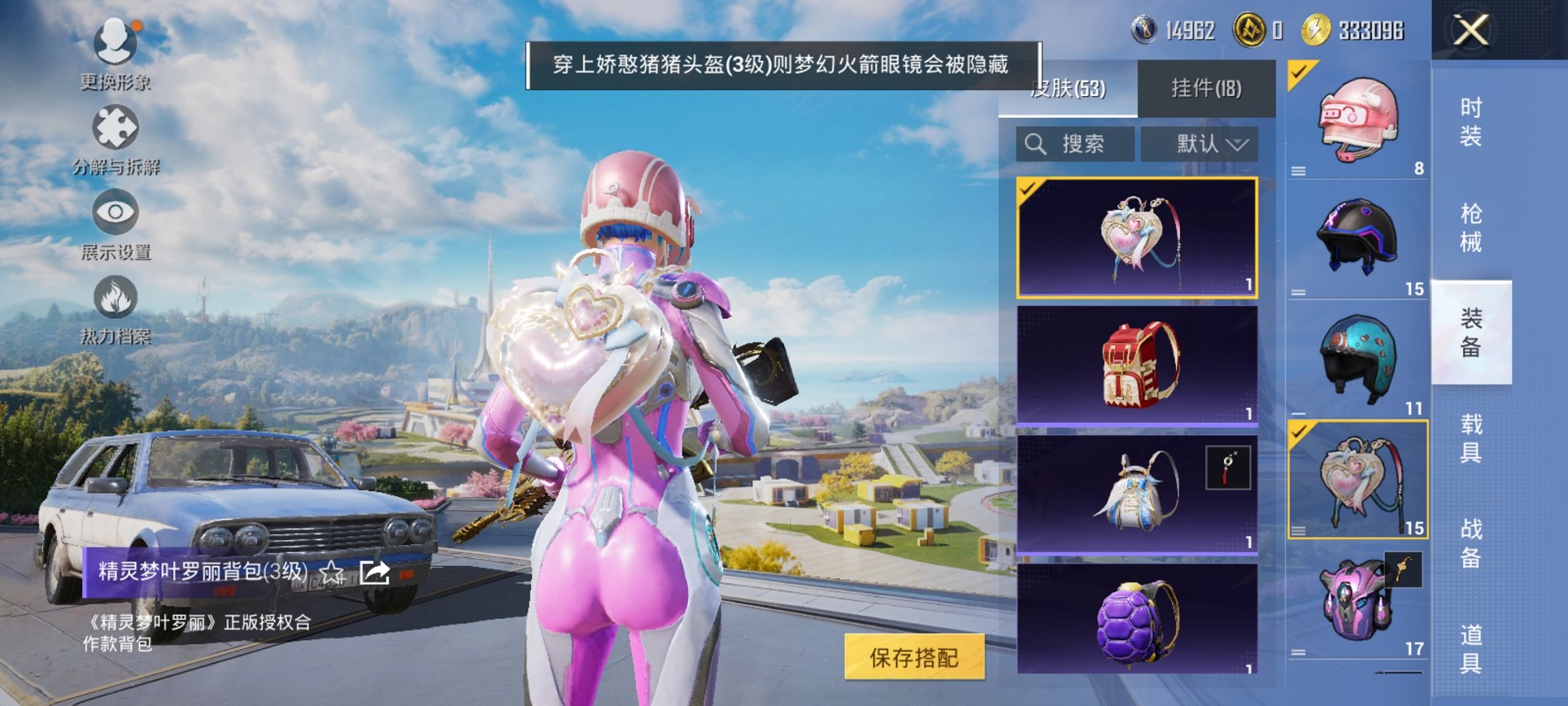Open the search 搜索 field in skins list
The width and height of the screenshot is (1568, 706).
1076,145
